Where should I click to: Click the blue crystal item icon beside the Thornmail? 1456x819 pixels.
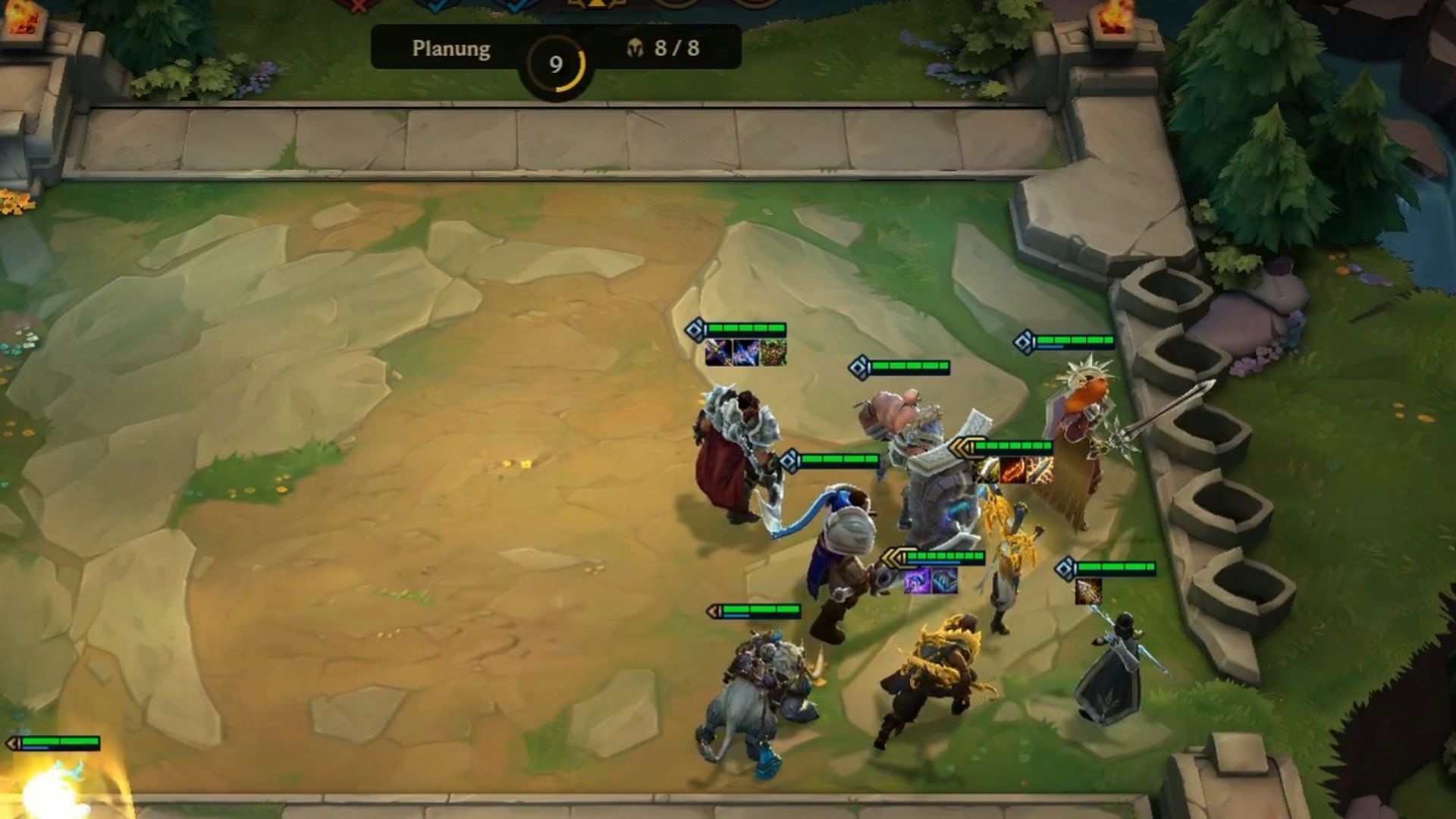pos(745,353)
